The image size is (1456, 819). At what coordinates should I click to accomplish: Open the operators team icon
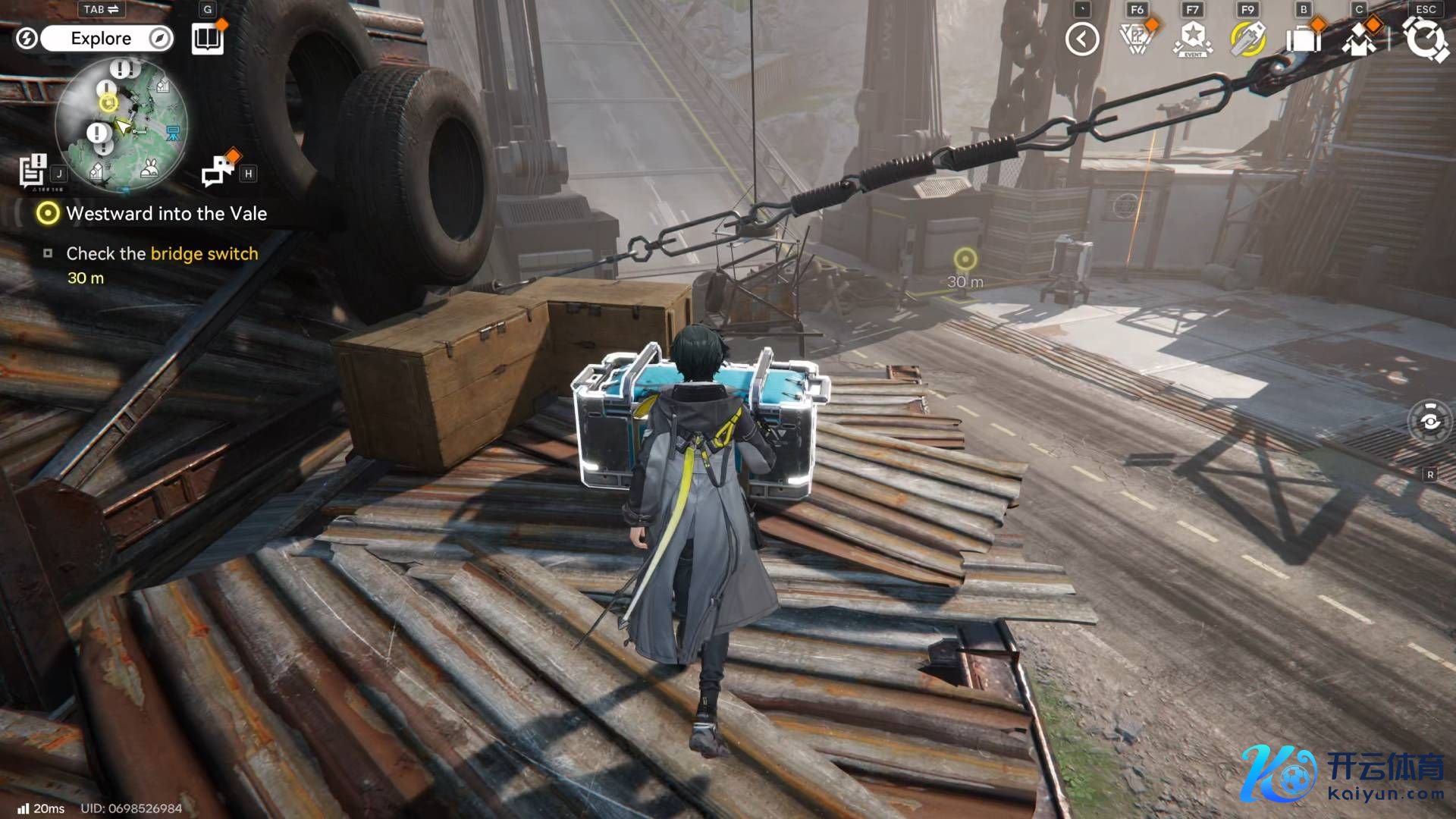coord(1359,39)
